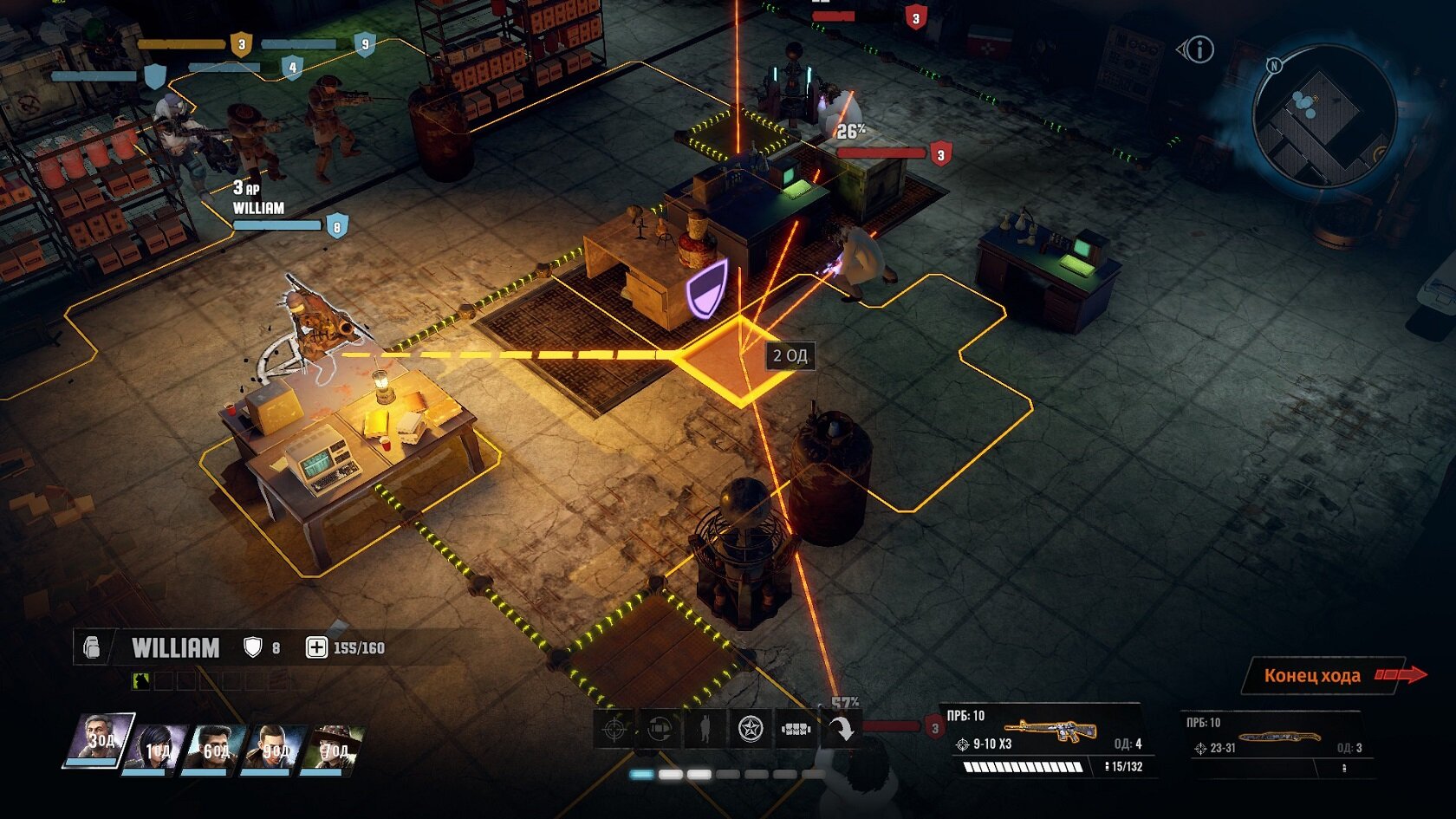The image size is (1456, 819).
Task: Open William's backpack inventory
Action: coord(92,647)
